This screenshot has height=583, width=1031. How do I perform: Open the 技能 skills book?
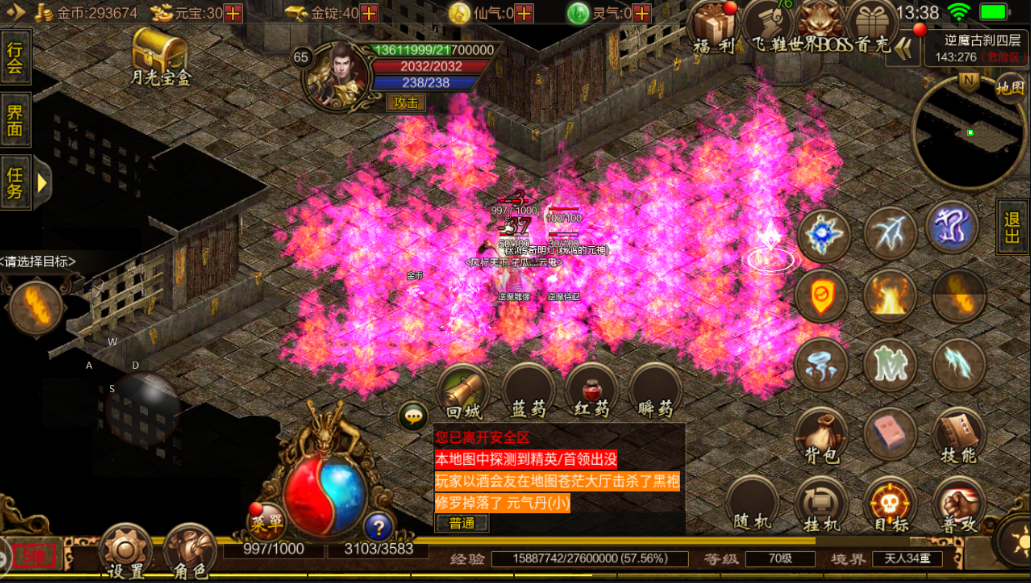tap(957, 435)
